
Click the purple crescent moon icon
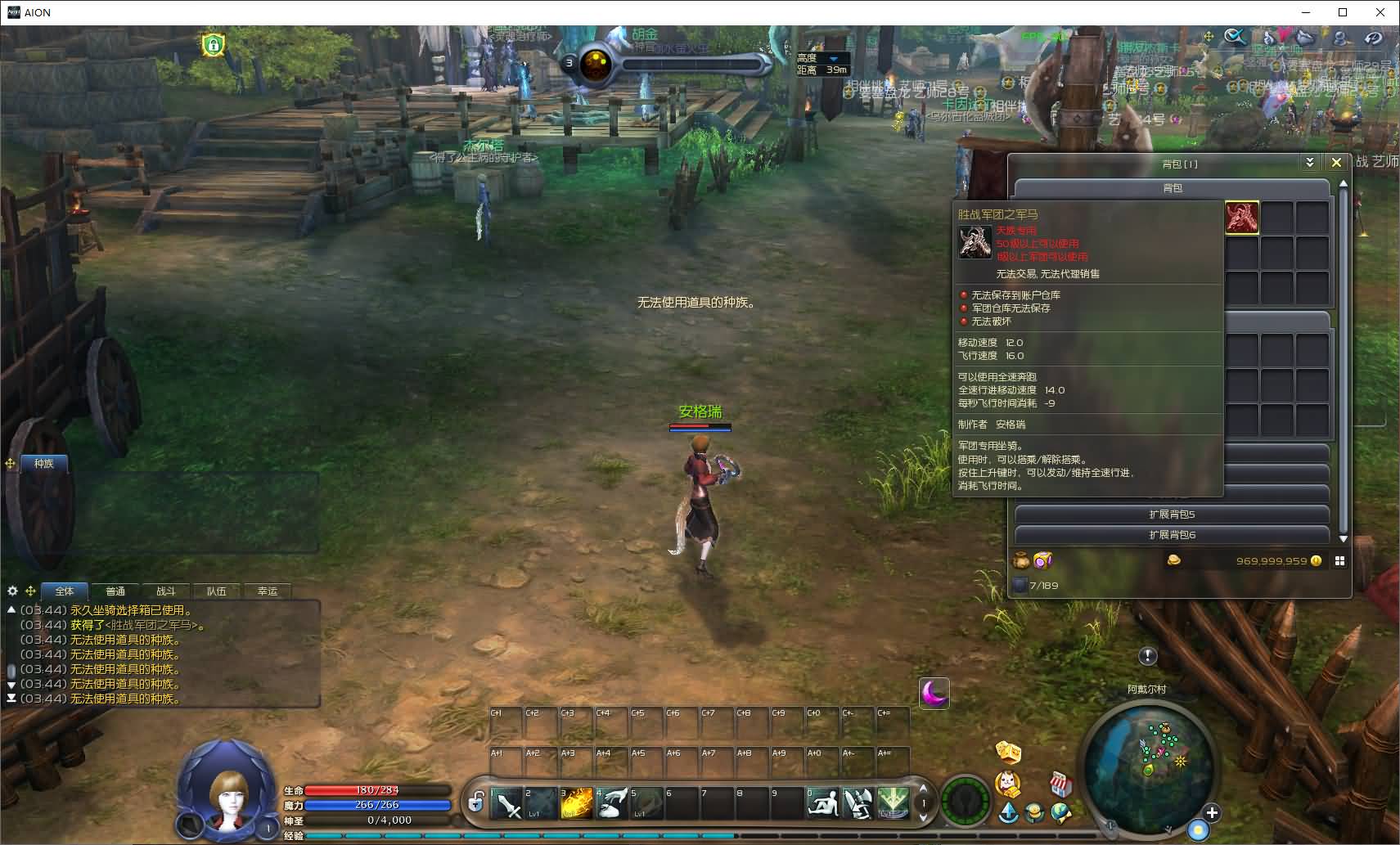[x=934, y=694]
